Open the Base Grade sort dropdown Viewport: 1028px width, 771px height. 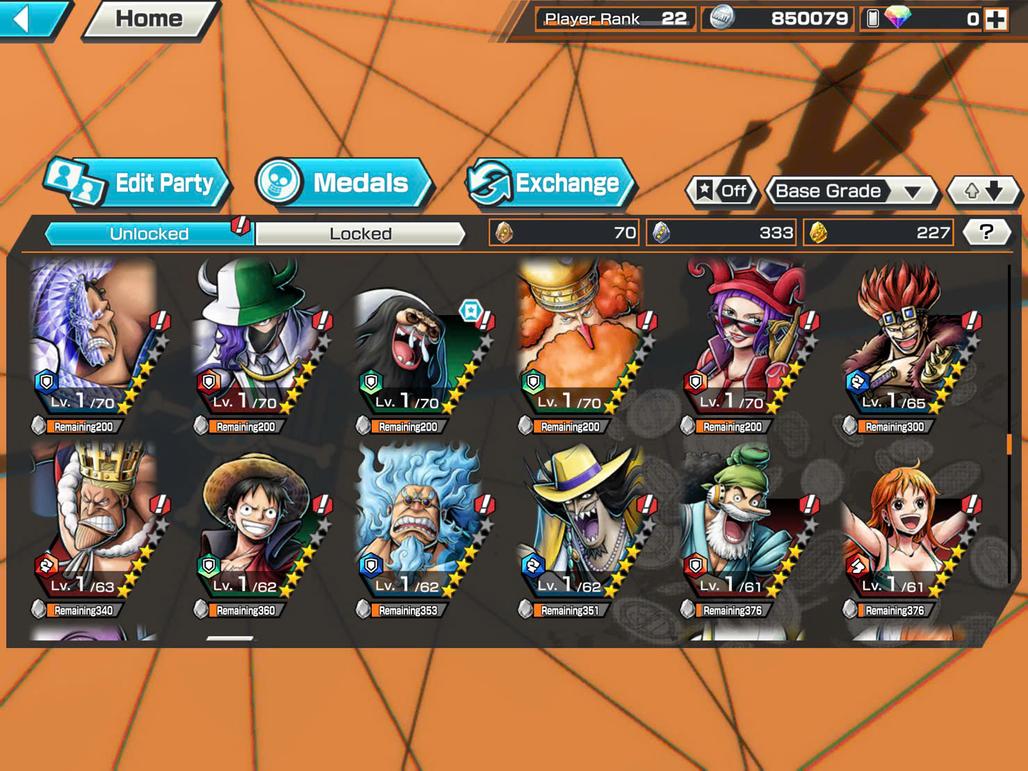pos(850,191)
